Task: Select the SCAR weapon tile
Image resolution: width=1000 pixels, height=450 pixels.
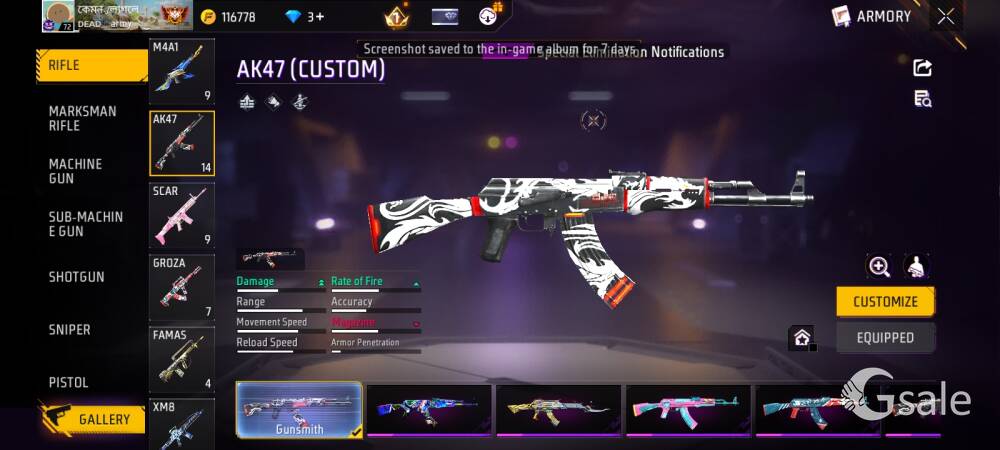Action: (x=181, y=216)
